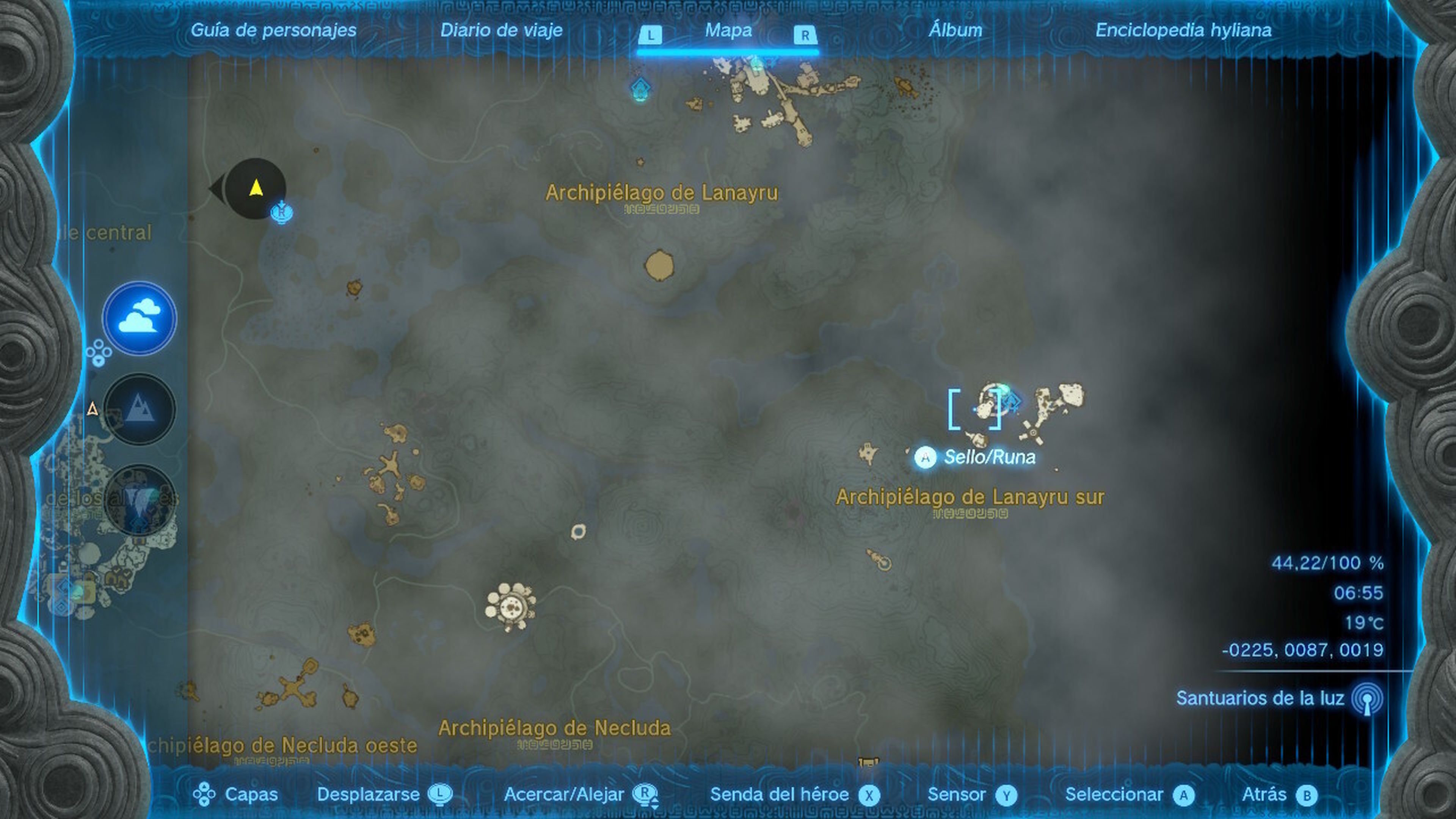Toggle the Santuarios de la luz sensor
Image resolution: width=1456 pixels, height=819 pixels.
[x=1367, y=698]
